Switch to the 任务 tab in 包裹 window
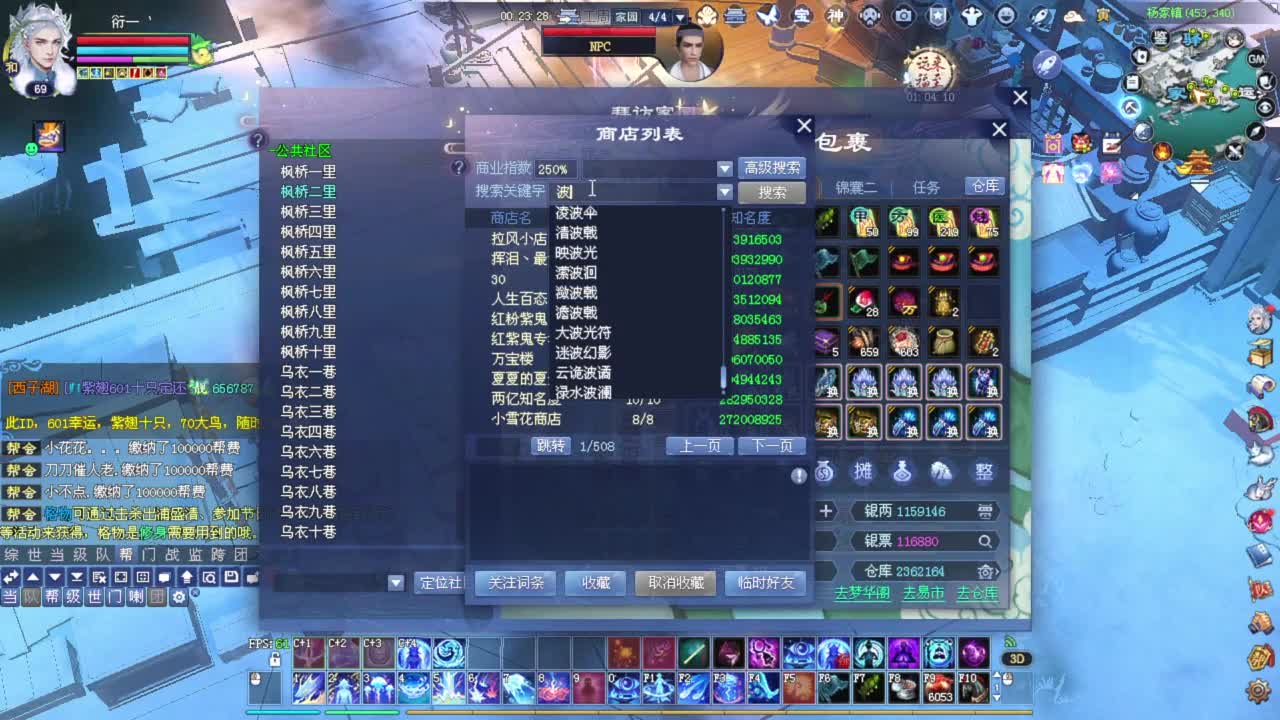The height and width of the screenshot is (720, 1280). pos(925,186)
